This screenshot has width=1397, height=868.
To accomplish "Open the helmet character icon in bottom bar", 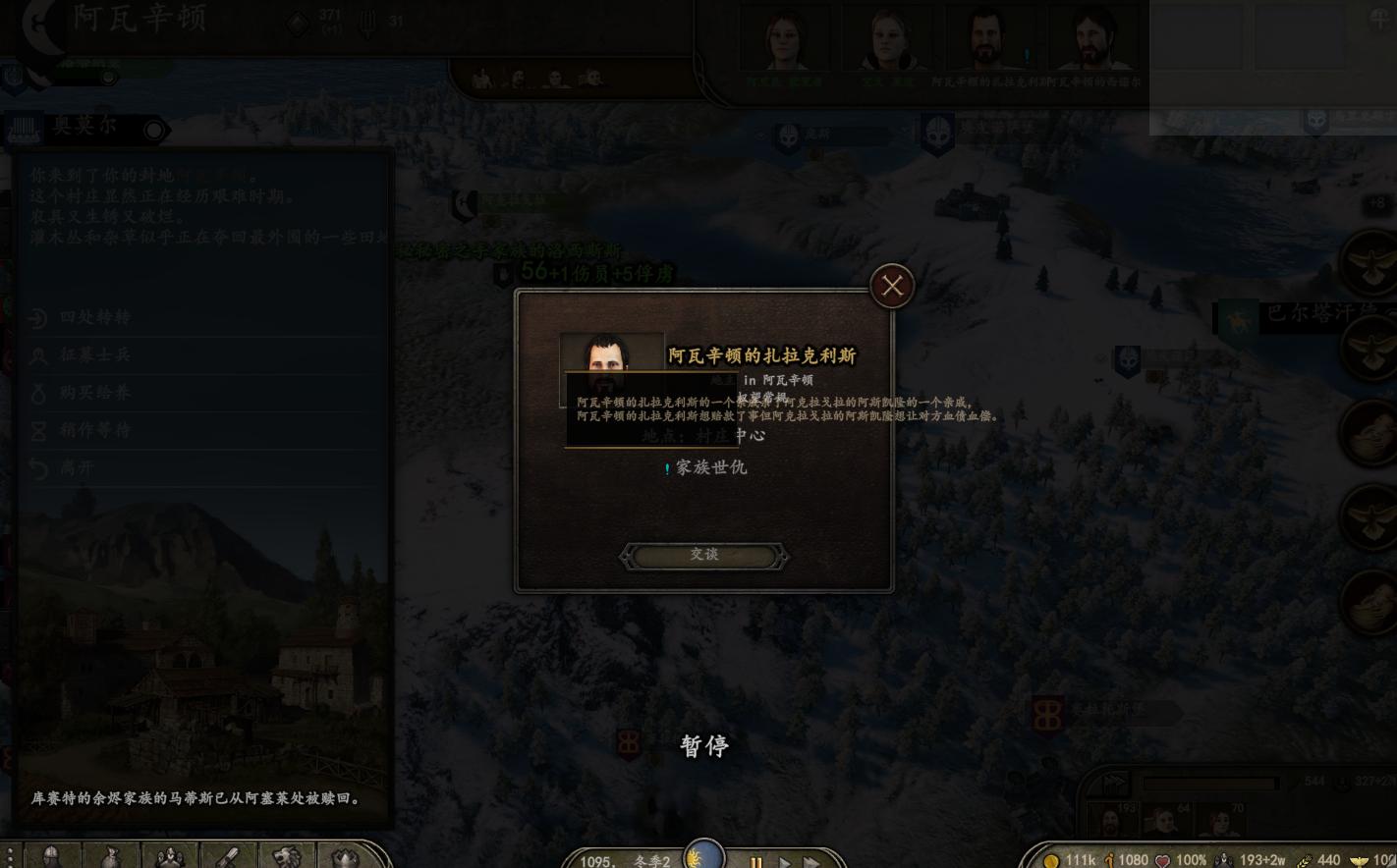I will coord(52,856).
